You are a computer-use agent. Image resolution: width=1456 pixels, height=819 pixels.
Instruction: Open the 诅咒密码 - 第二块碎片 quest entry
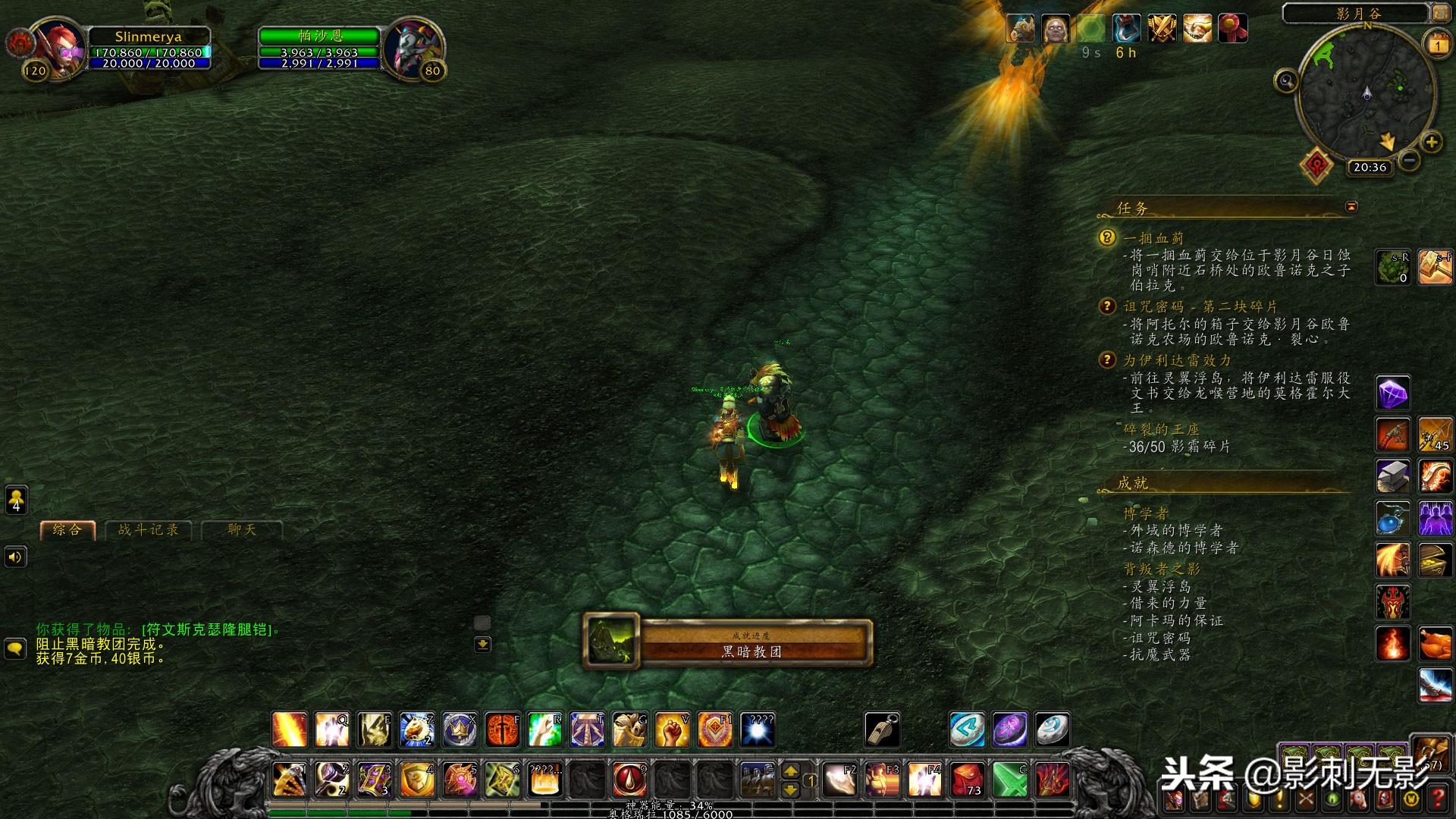1200,307
